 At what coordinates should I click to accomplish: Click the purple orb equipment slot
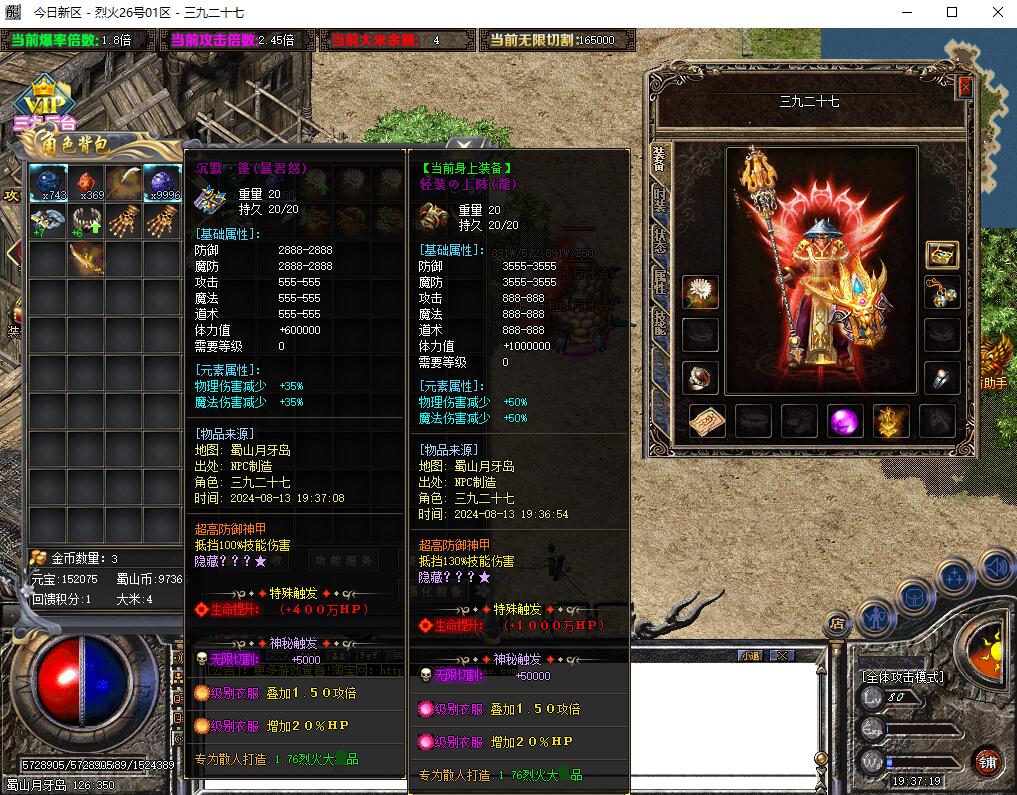[845, 421]
